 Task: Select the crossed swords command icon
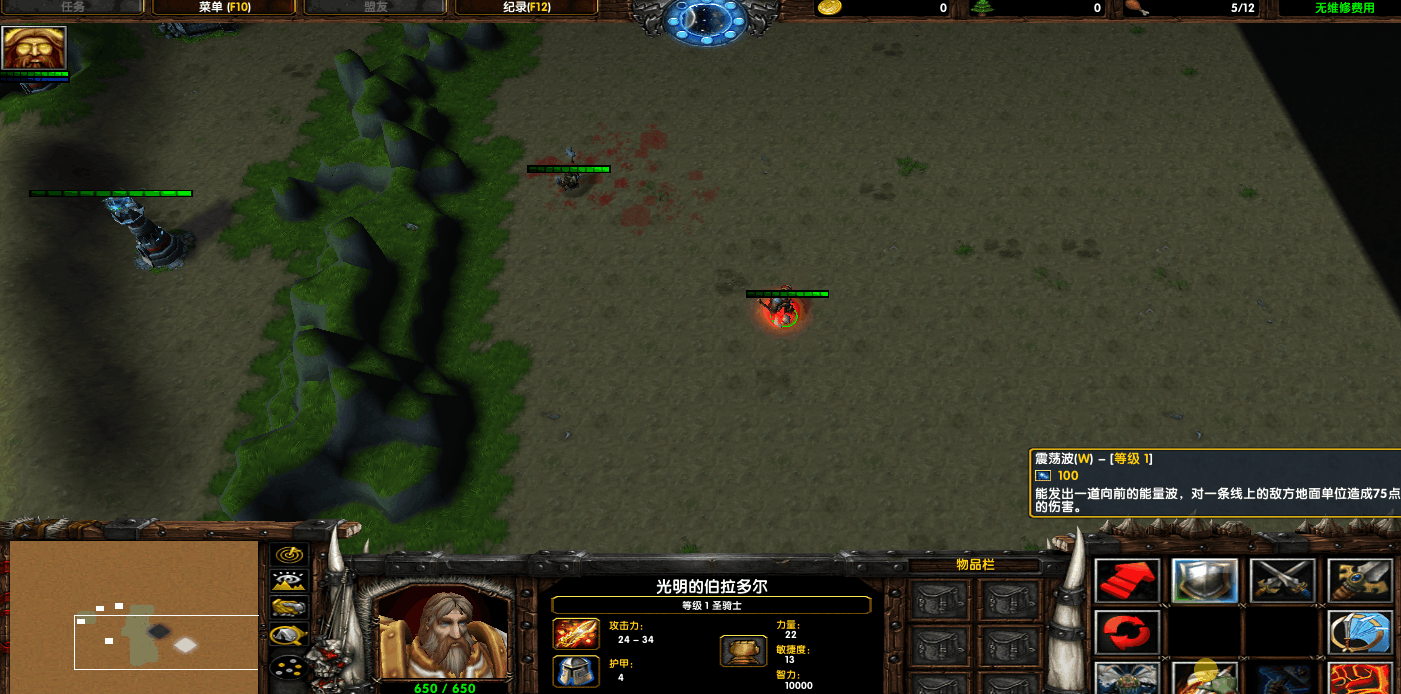pos(1282,580)
